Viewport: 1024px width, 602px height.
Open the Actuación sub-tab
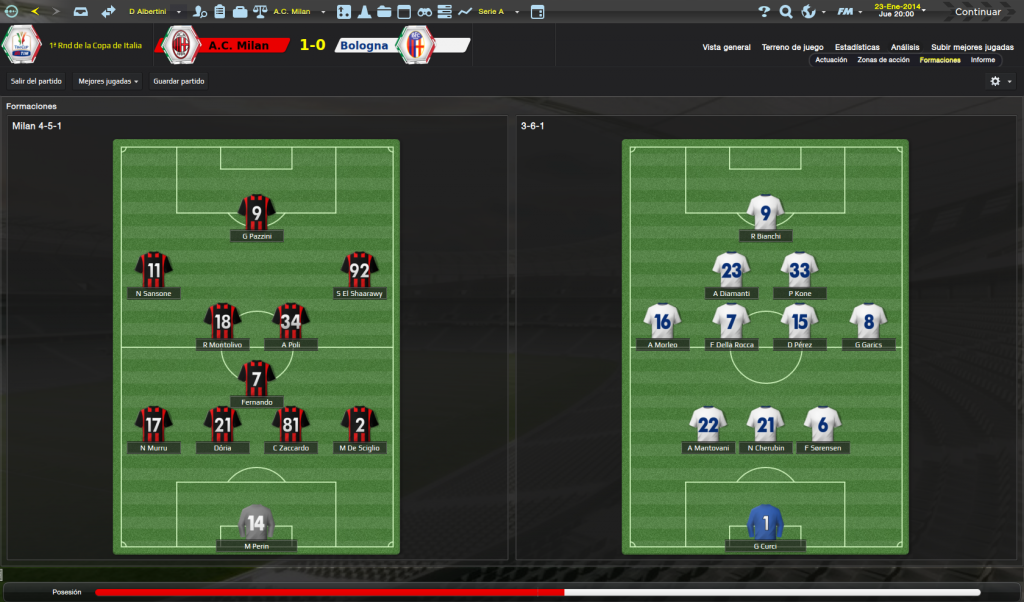pos(831,60)
